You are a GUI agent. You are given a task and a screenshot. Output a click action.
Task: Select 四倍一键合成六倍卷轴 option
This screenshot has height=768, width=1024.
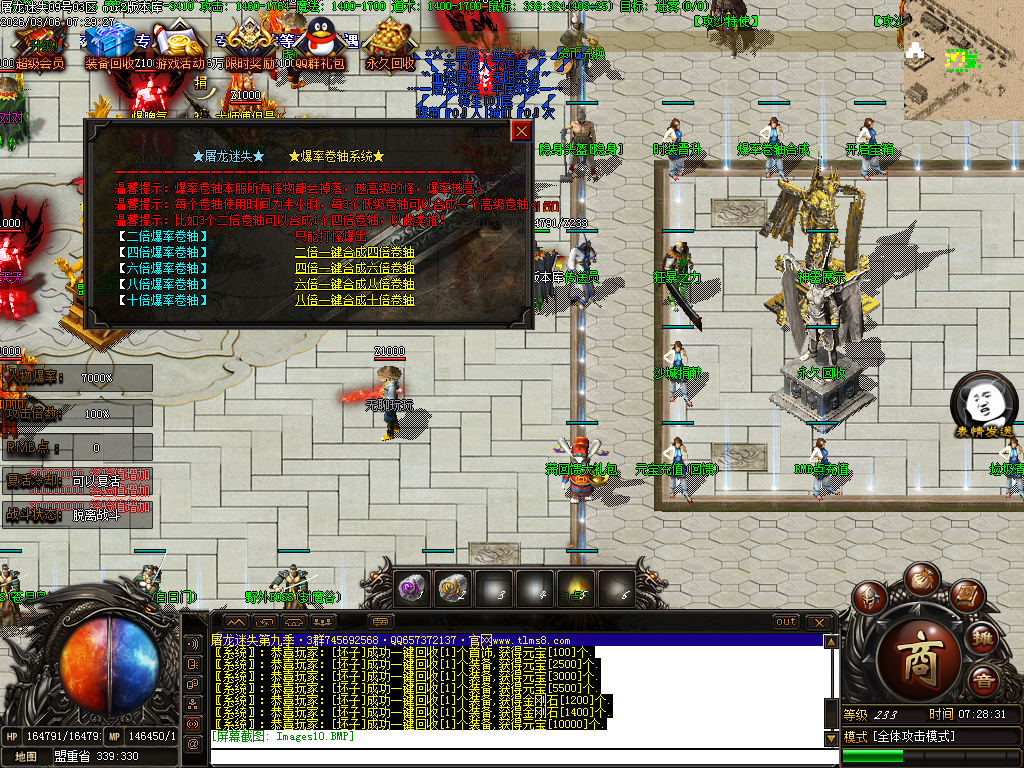click(x=354, y=268)
